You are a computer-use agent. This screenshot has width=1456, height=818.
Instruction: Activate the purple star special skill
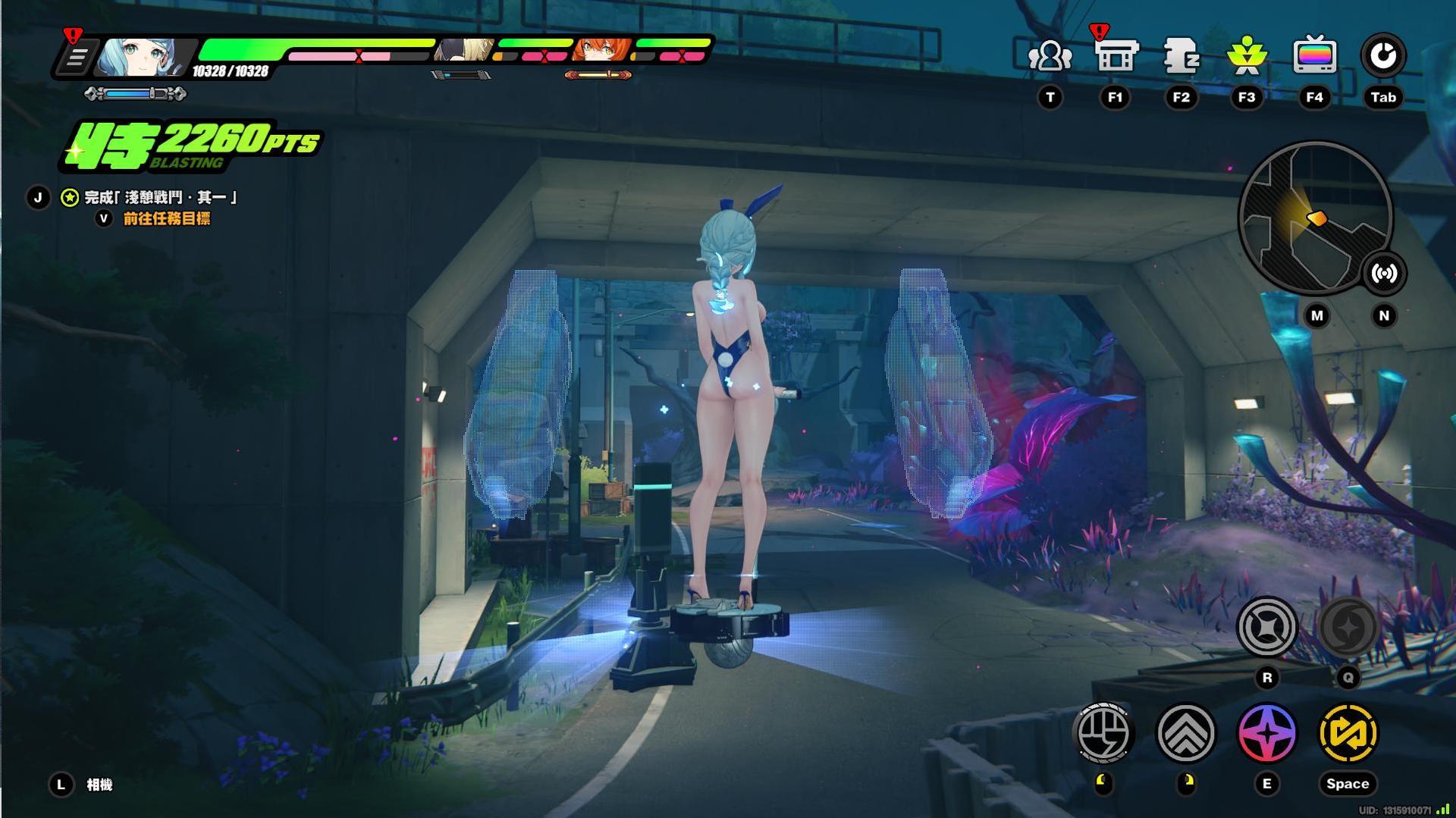click(x=1266, y=733)
